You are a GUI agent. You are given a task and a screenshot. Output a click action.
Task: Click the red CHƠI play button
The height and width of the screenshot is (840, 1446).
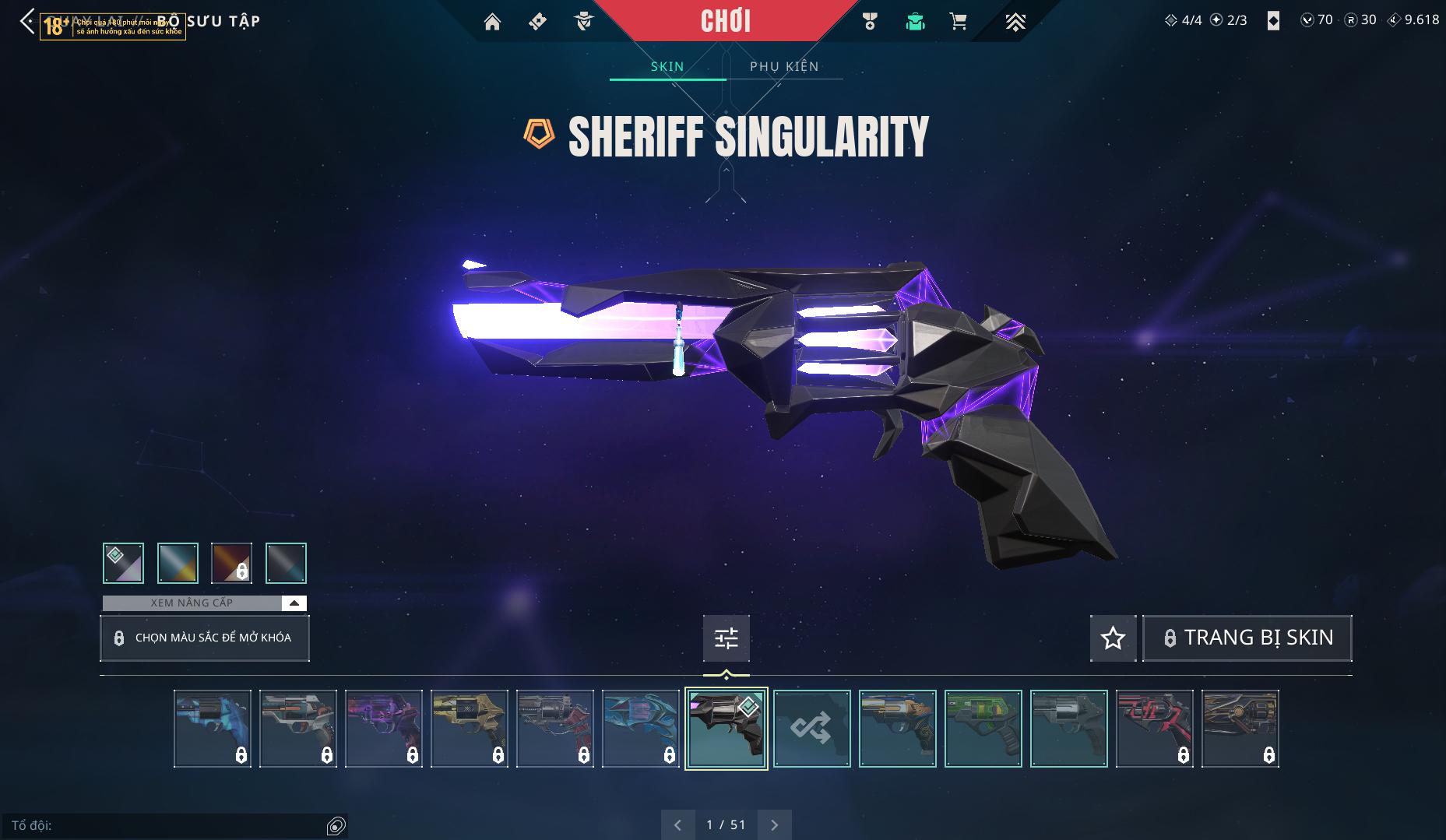[x=726, y=21]
